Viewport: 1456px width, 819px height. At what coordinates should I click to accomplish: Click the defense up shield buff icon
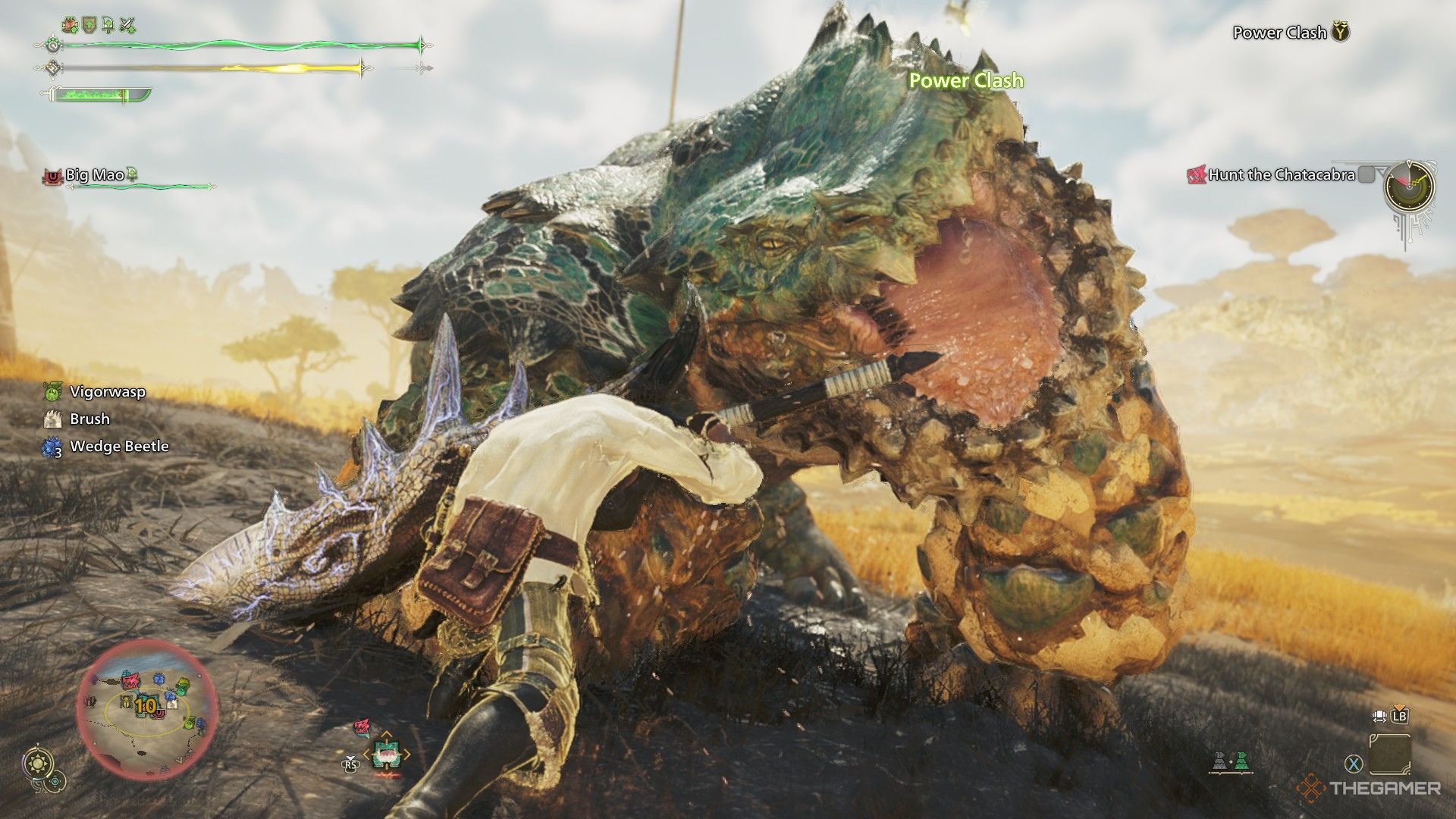point(89,24)
